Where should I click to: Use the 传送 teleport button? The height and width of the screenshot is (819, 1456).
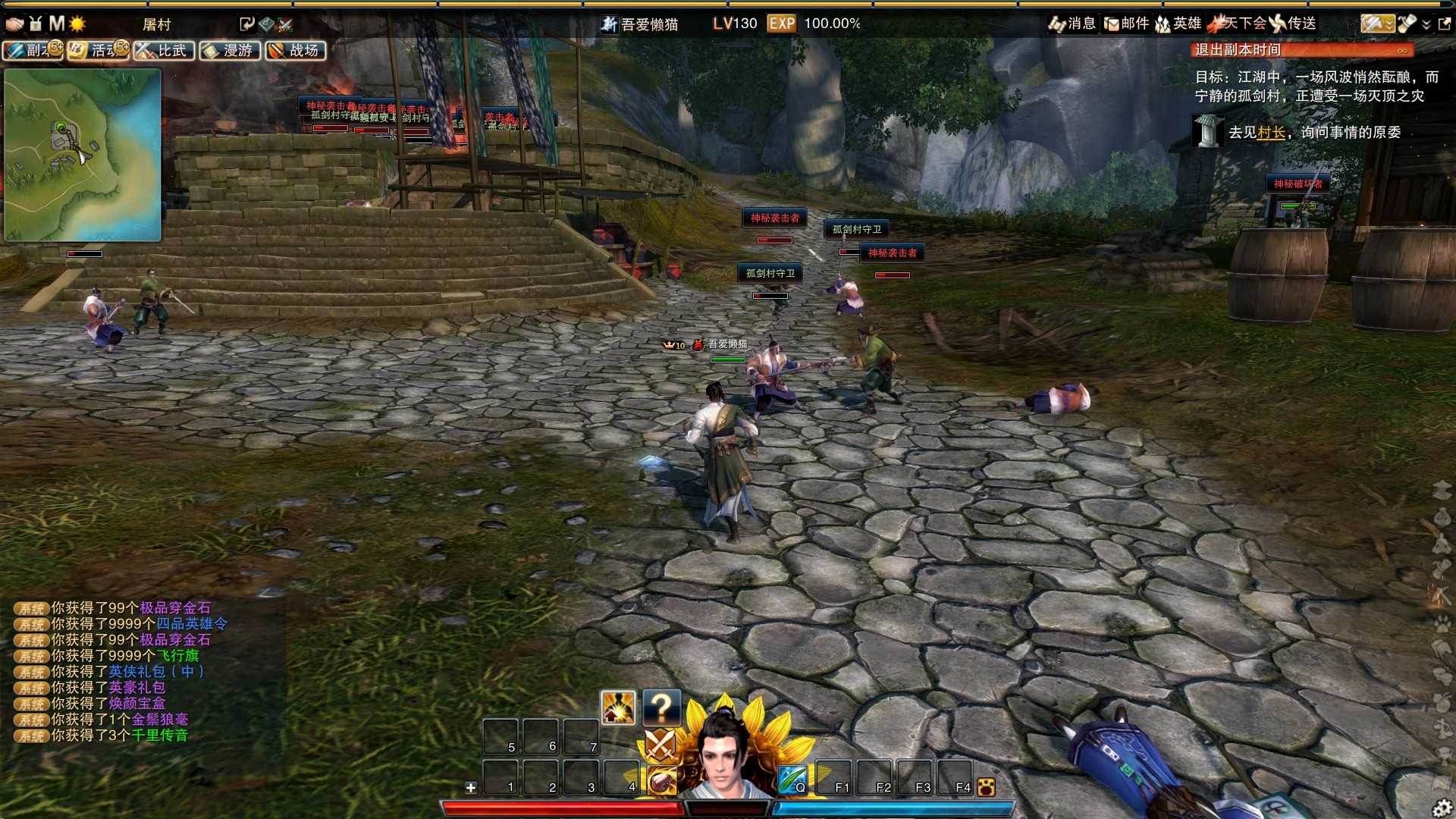[1294, 24]
